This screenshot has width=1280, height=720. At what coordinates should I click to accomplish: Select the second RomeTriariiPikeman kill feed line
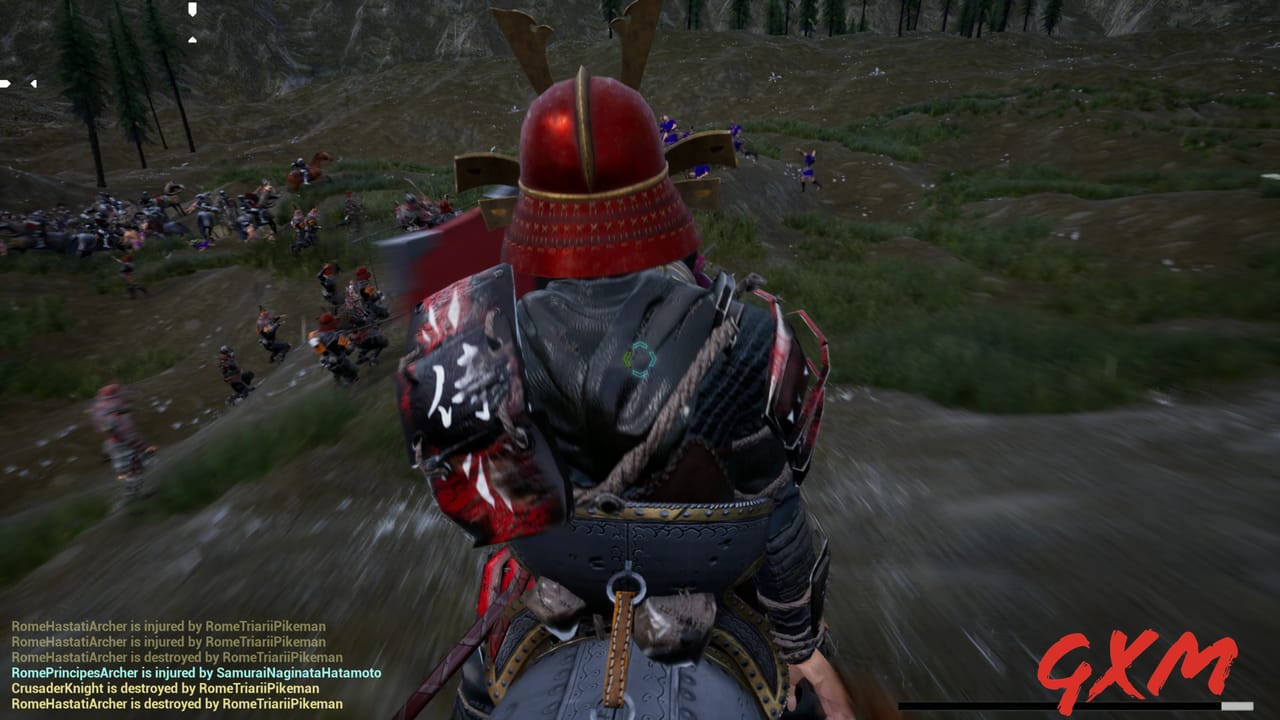coord(170,641)
